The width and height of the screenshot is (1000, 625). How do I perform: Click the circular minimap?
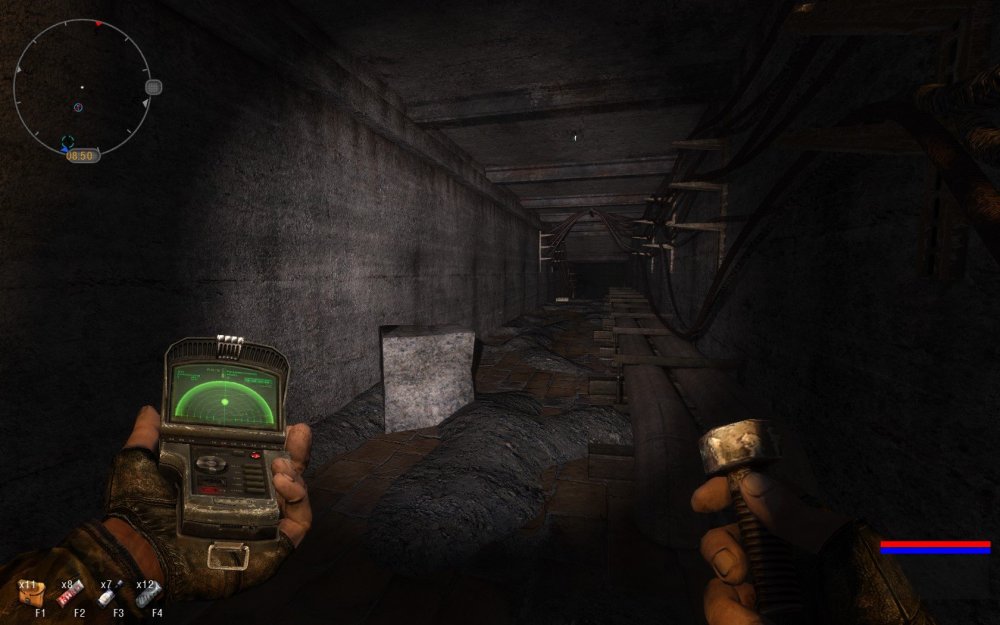(81, 88)
